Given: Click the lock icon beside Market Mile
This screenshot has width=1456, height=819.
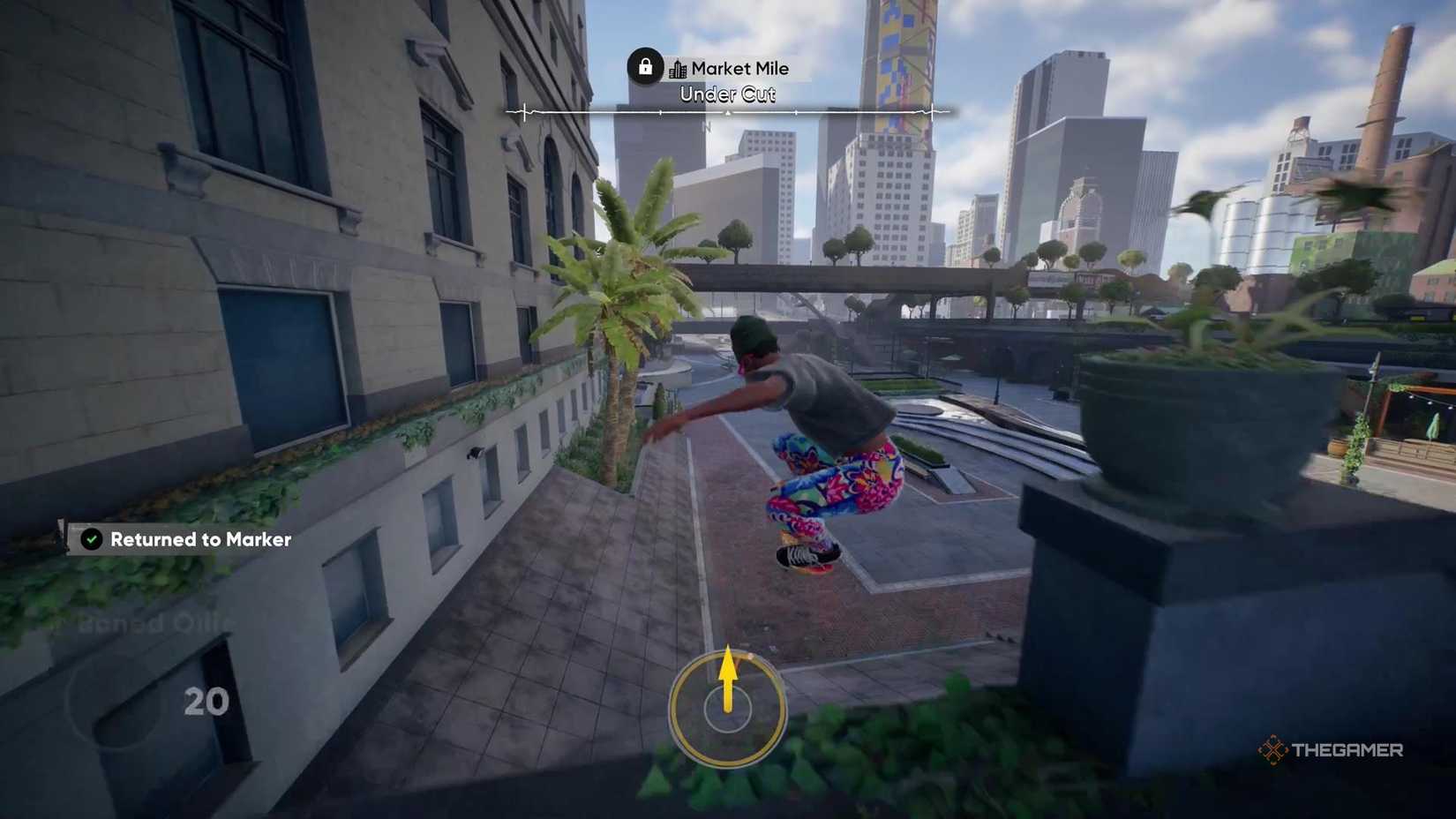Looking at the screenshot, I should point(645,66).
